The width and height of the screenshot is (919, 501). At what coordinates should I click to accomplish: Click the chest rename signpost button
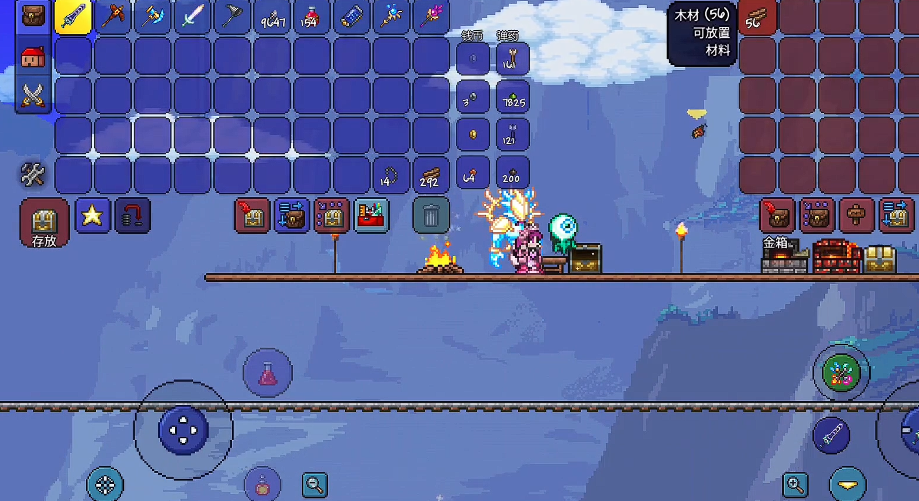pos(856,215)
